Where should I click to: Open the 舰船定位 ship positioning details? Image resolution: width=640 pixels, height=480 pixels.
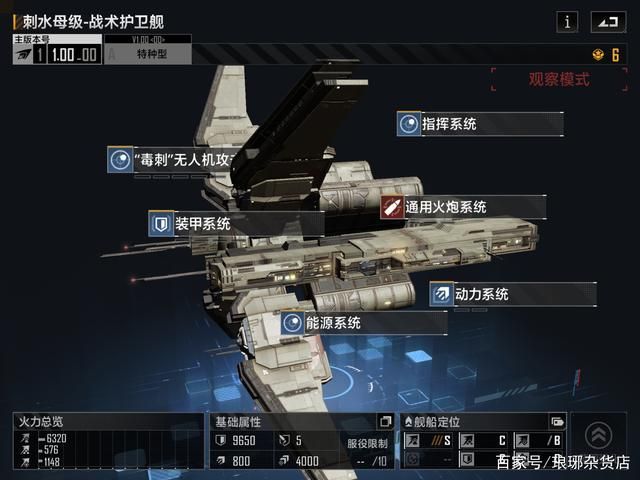[x=558, y=421]
